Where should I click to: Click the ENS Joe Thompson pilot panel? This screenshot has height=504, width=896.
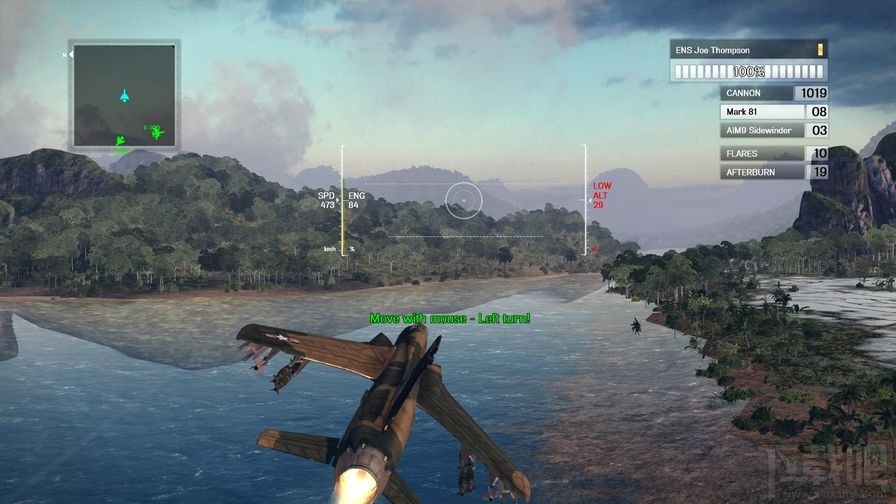(749, 61)
